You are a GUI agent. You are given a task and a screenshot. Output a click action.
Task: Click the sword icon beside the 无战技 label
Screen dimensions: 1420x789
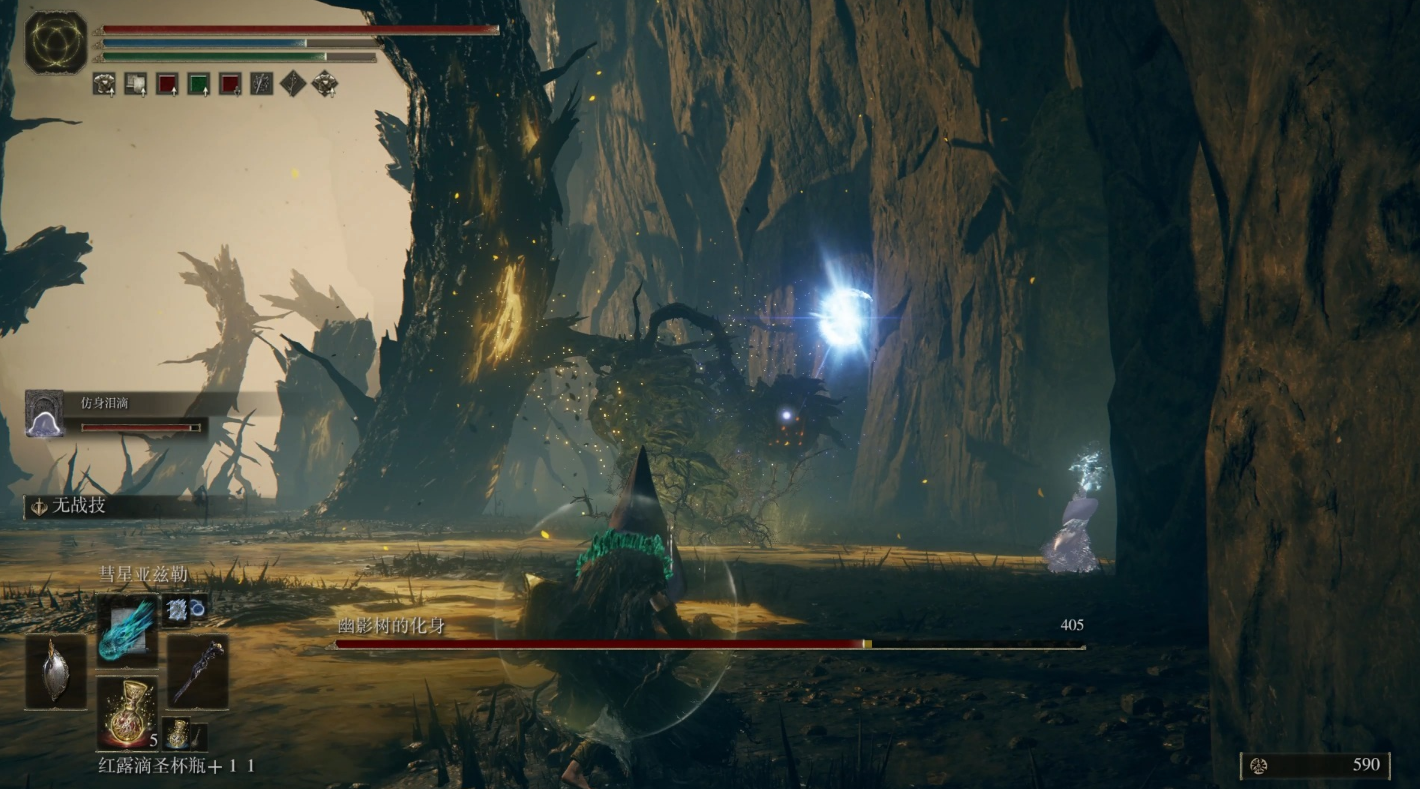[40, 506]
